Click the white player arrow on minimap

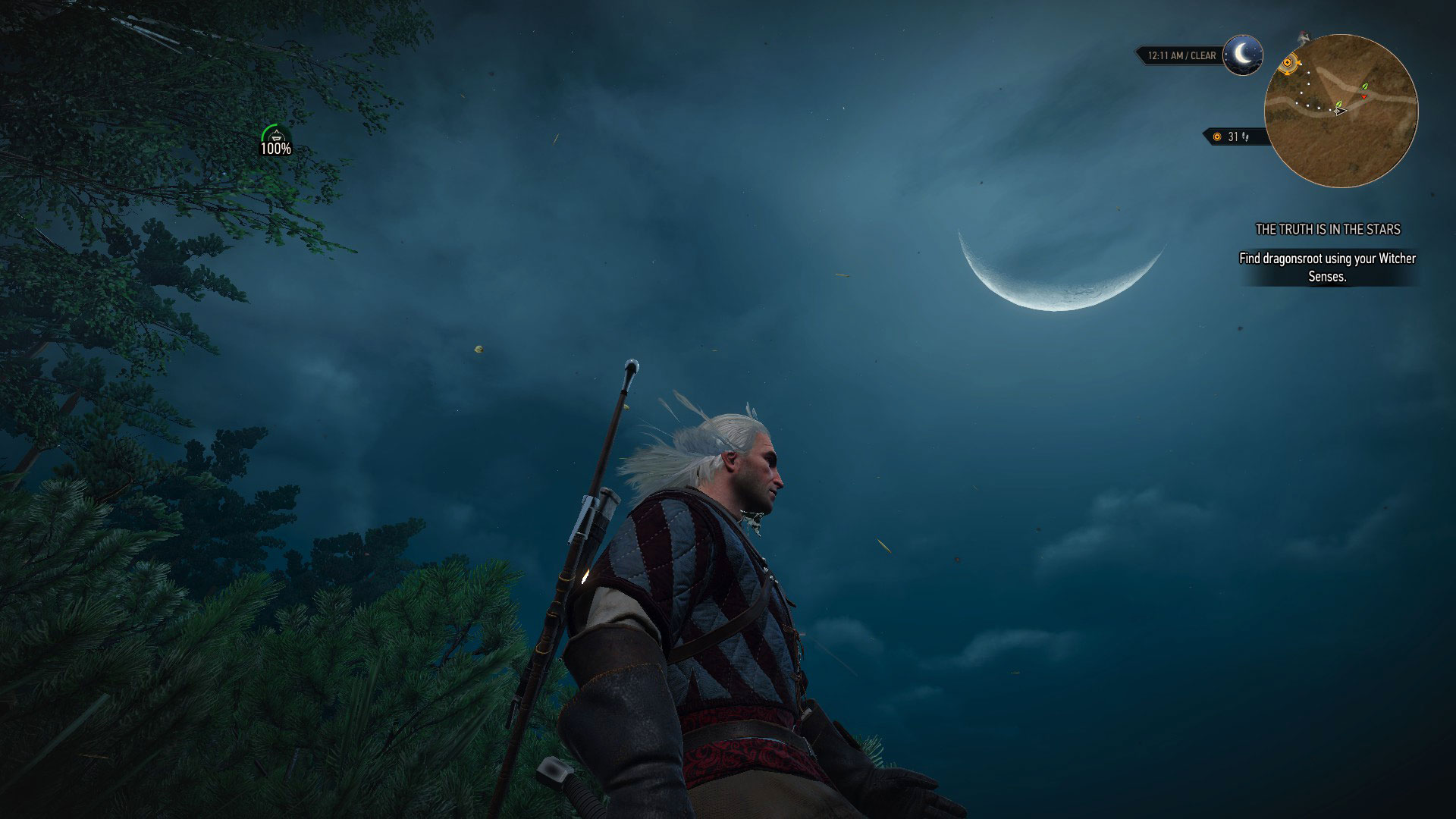click(x=1340, y=111)
